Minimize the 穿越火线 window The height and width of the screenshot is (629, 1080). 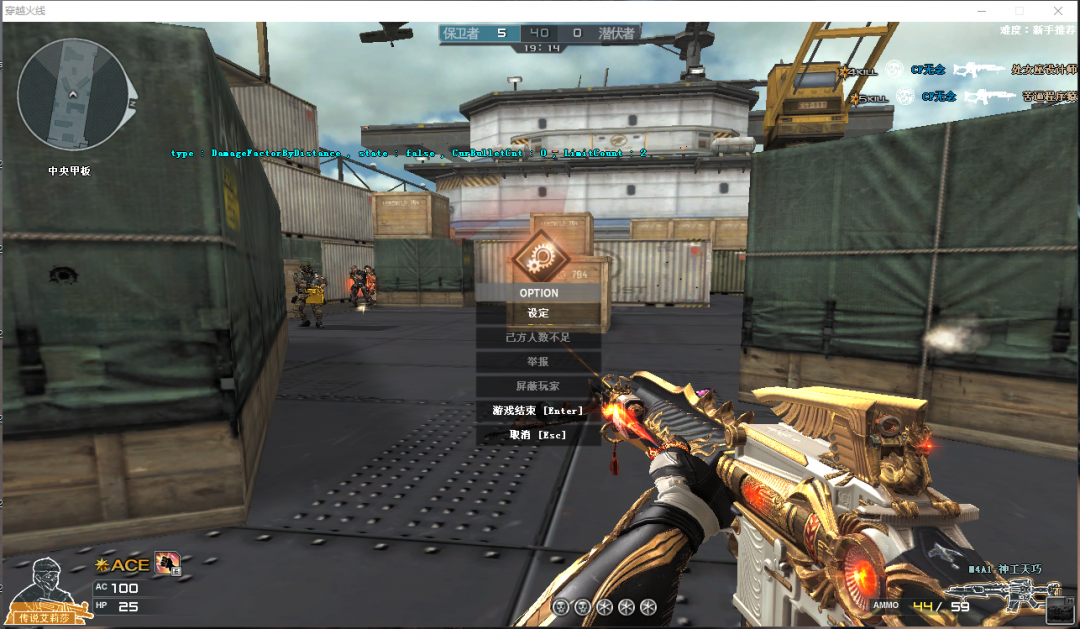(x=979, y=10)
